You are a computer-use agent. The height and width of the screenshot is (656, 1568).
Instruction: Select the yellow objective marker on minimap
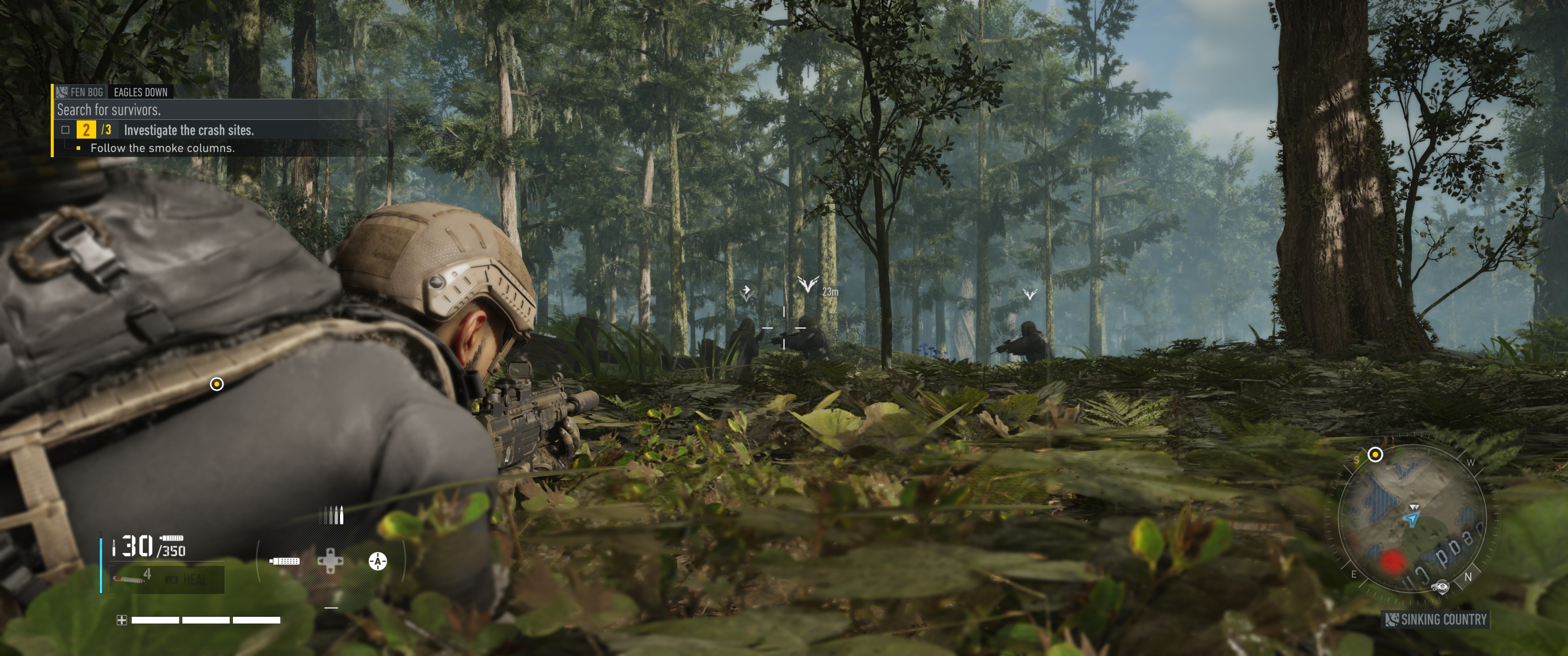(1375, 454)
